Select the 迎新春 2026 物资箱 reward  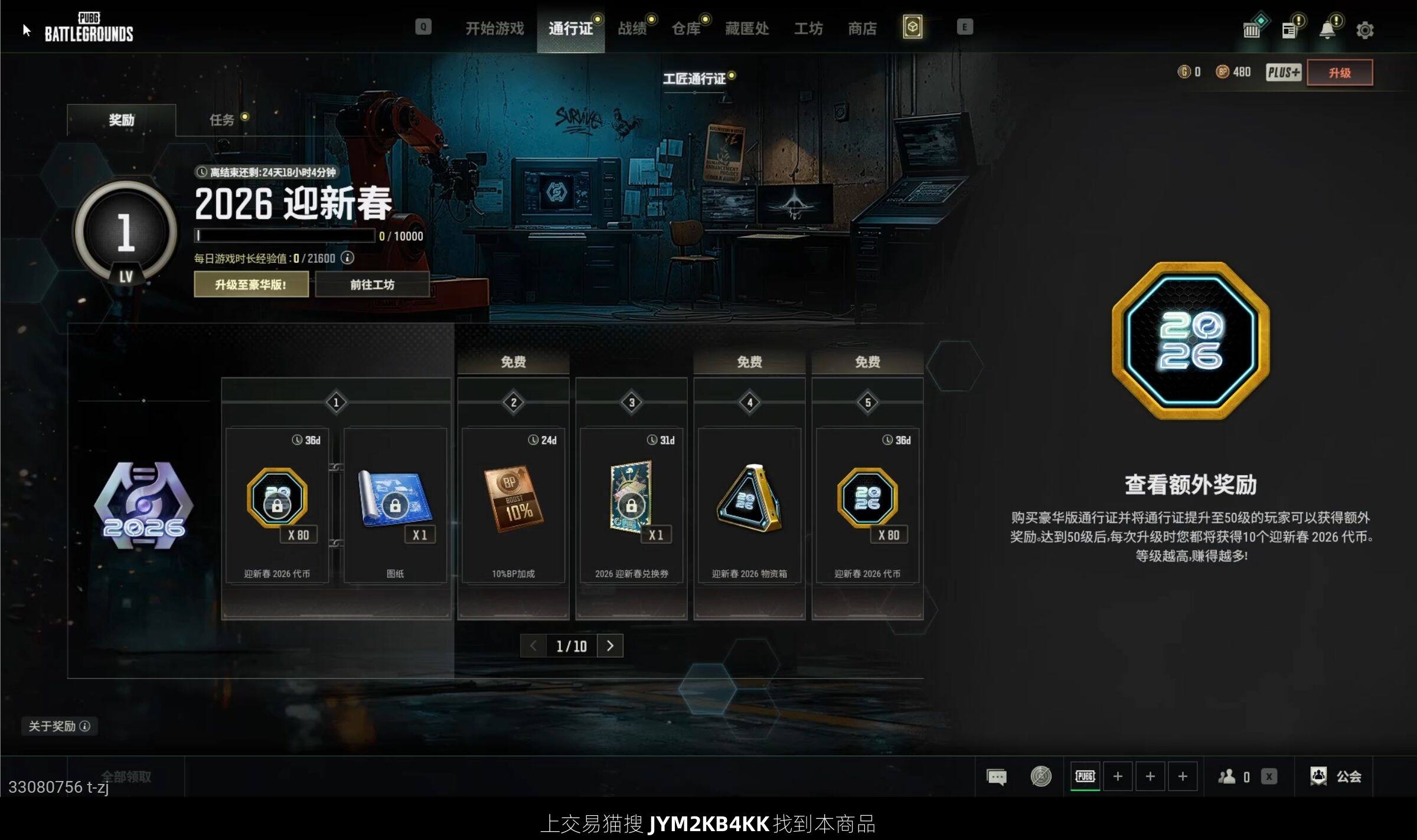pyautogui.click(x=749, y=506)
